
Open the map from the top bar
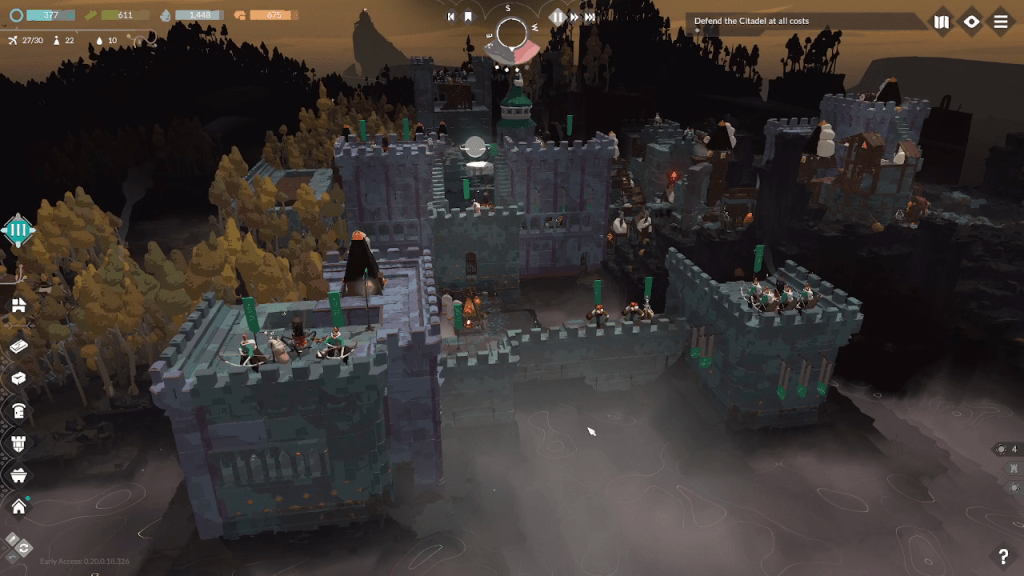point(941,22)
